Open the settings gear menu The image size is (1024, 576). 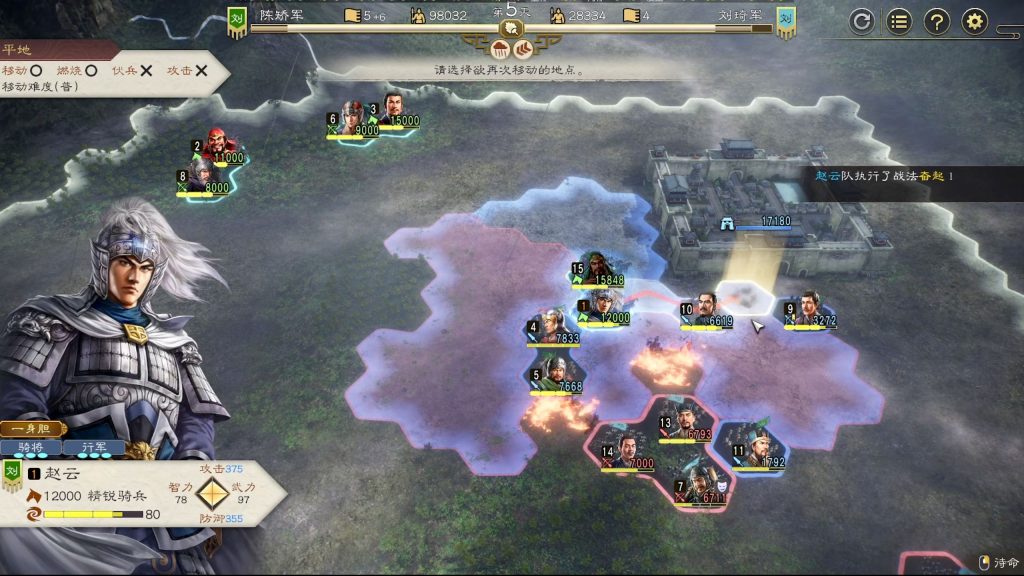975,21
